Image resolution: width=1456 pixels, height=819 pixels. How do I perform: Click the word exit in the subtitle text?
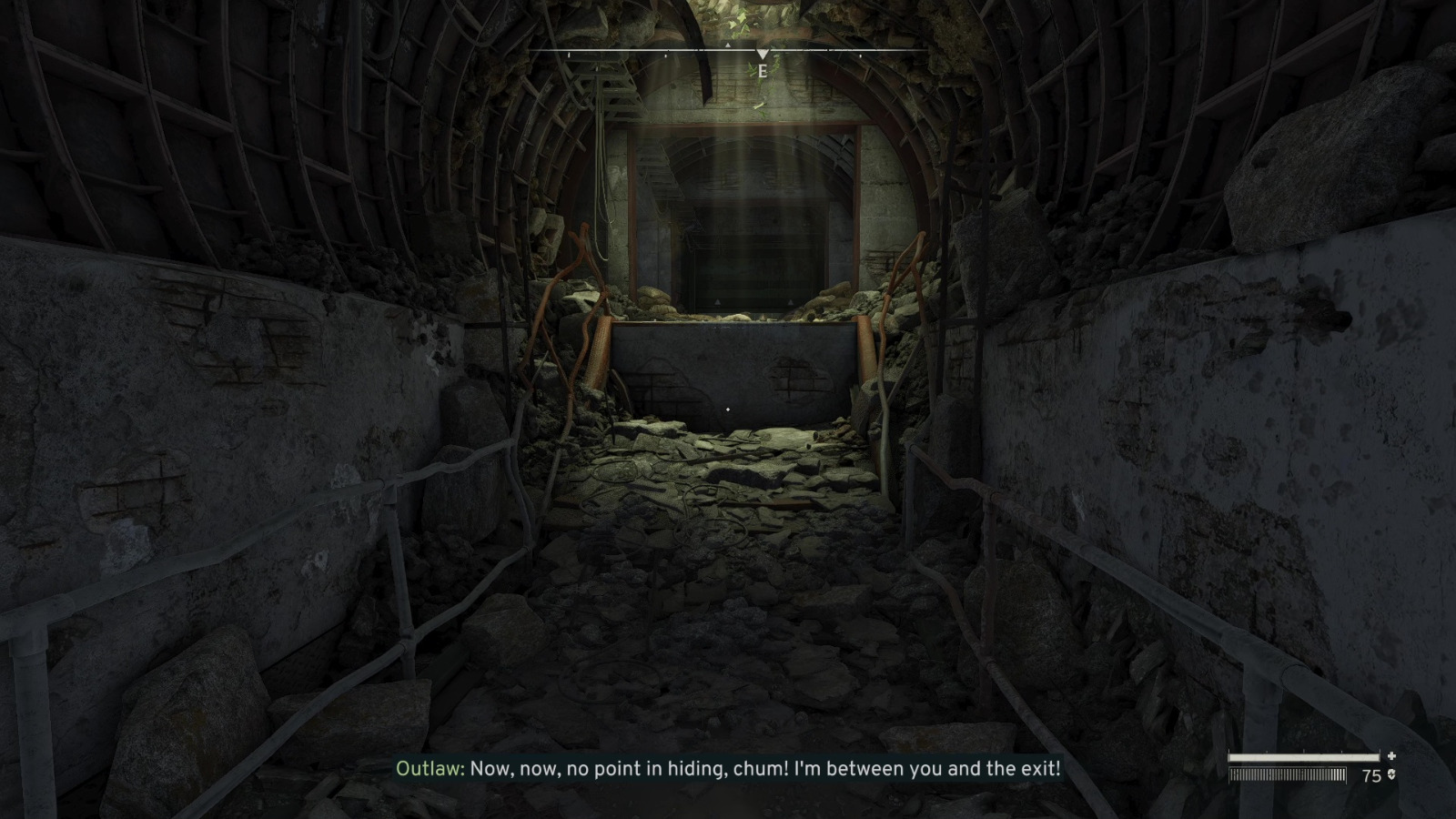pyautogui.click(x=1040, y=769)
